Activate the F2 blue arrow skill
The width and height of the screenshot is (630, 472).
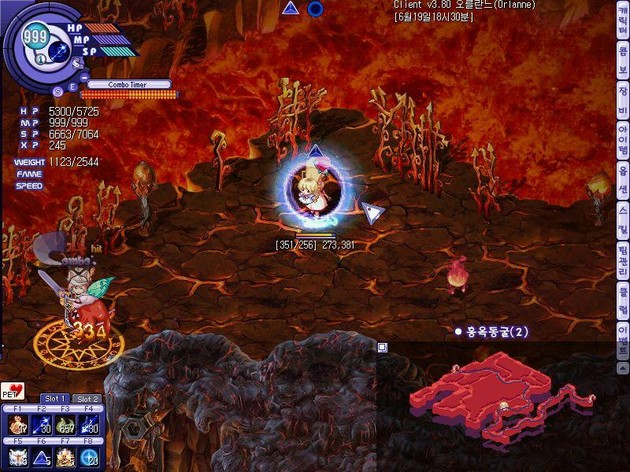[42, 426]
